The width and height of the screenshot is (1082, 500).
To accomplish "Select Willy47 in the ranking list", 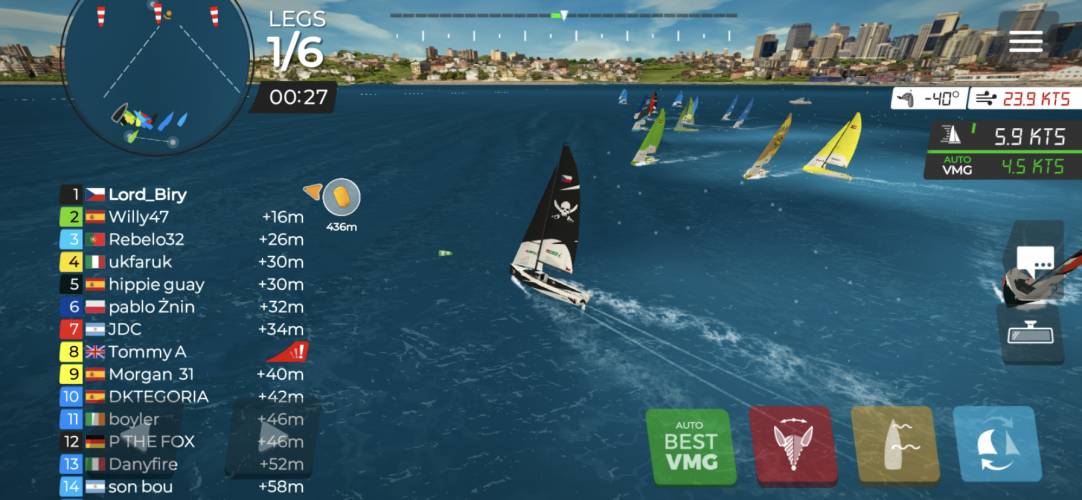I will click(139, 216).
